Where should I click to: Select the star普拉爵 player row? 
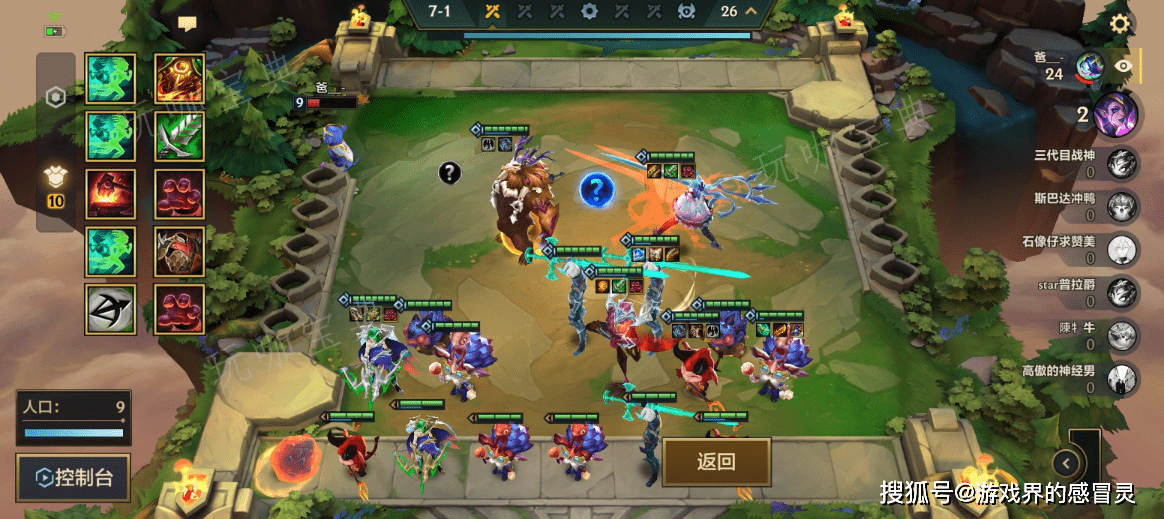click(x=1124, y=293)
